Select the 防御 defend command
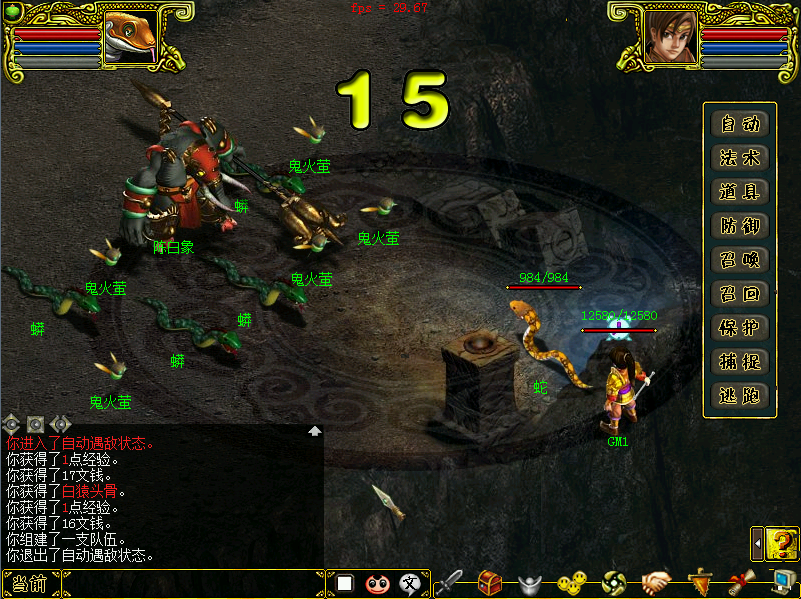 coord(740,226)
